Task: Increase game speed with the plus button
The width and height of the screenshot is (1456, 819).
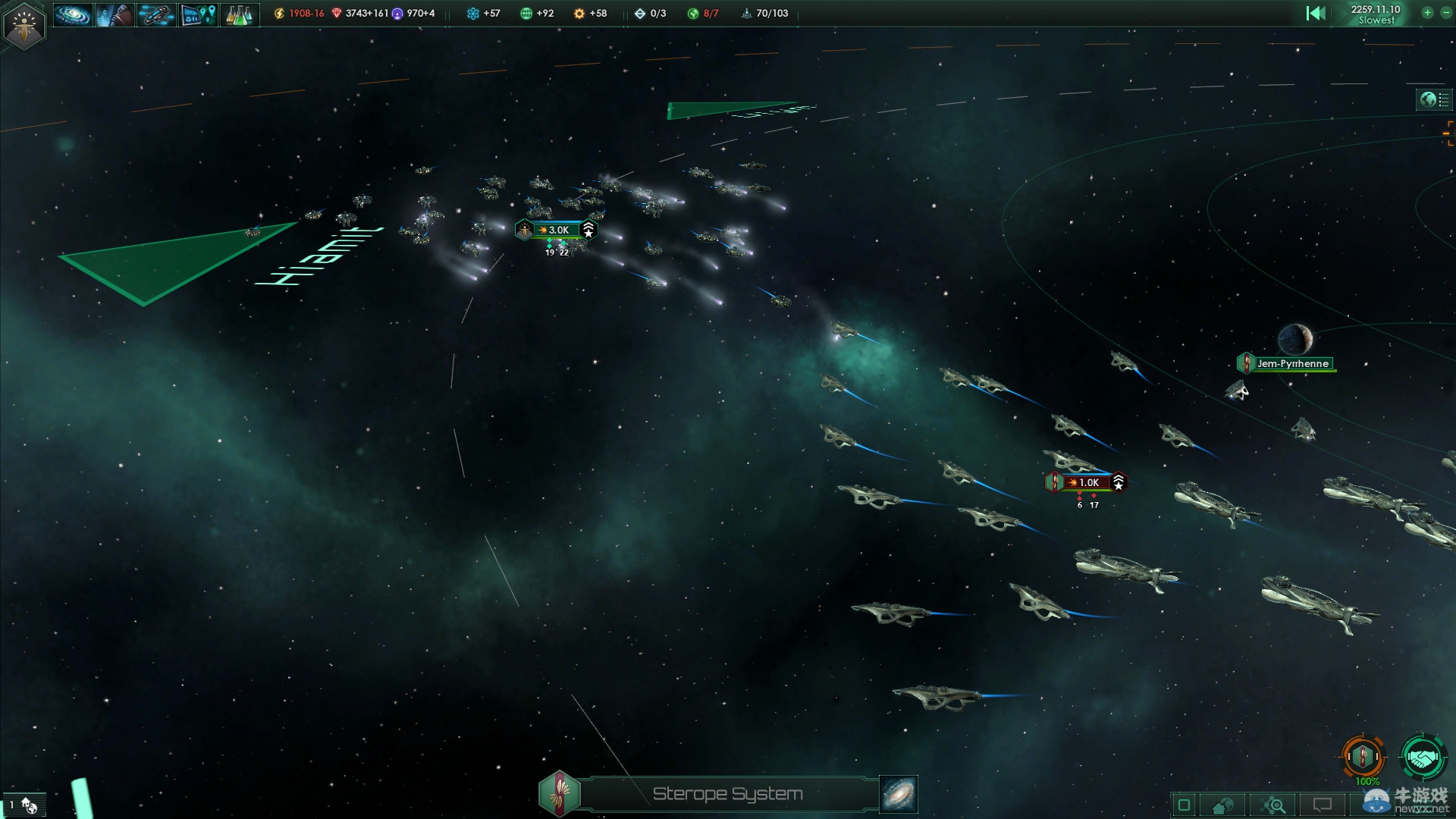Action: [1427, 13]
